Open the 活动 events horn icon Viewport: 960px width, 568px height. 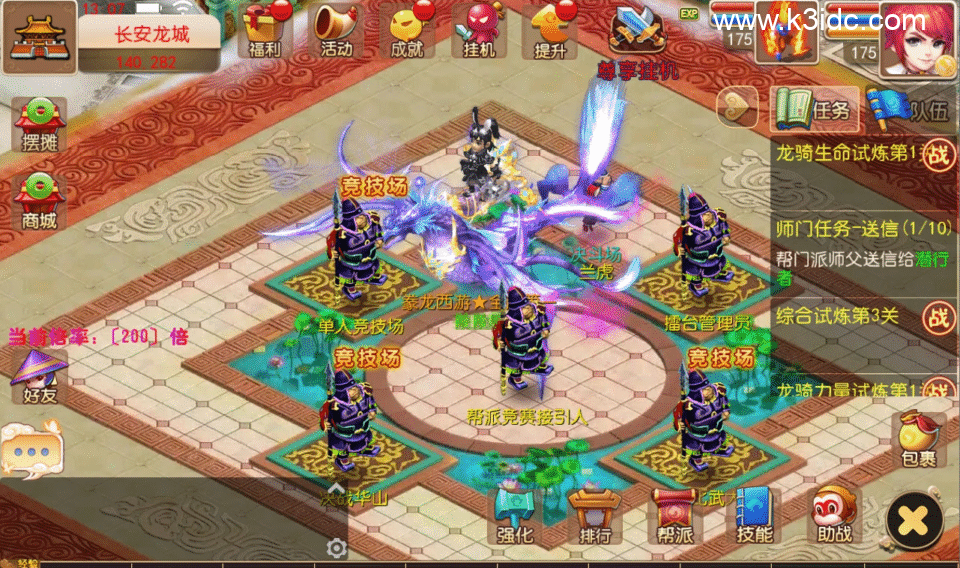click(x=336, y=30)
